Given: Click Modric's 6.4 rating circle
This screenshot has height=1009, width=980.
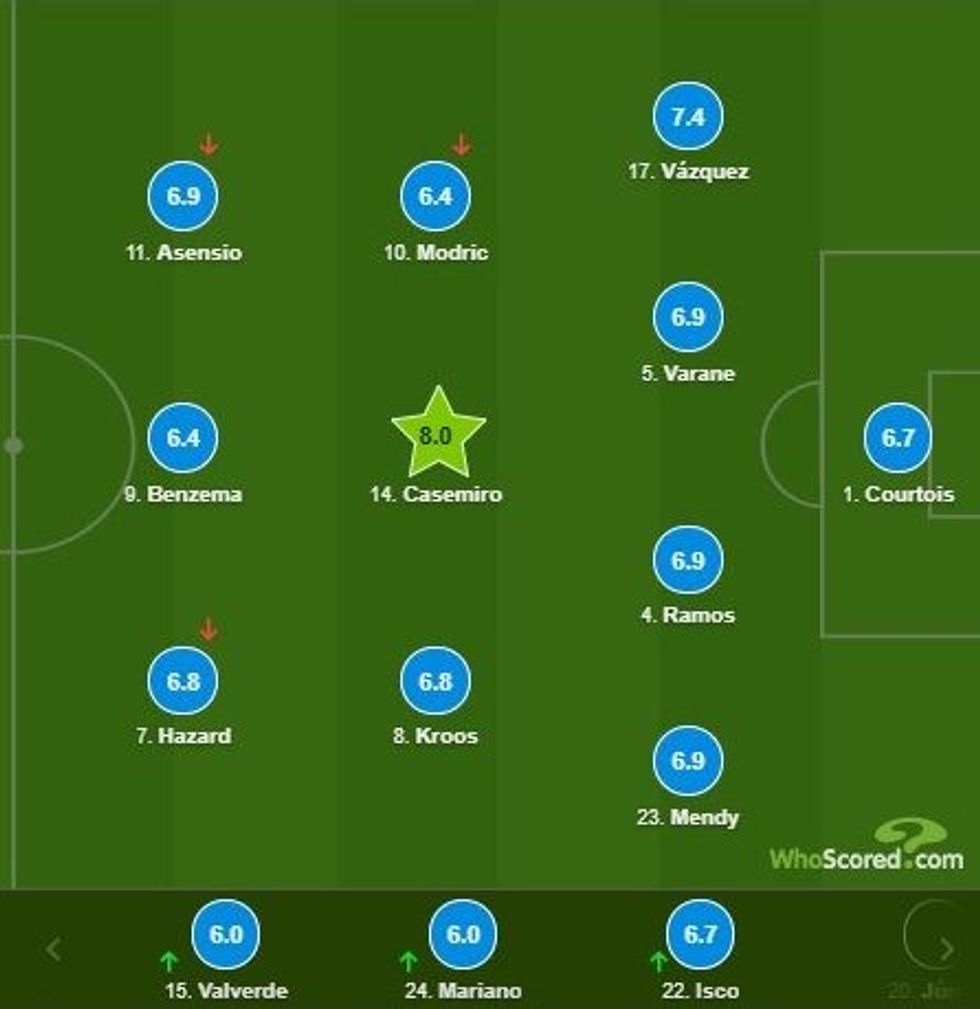Looking at the screenshot, I should click(436, 196).
